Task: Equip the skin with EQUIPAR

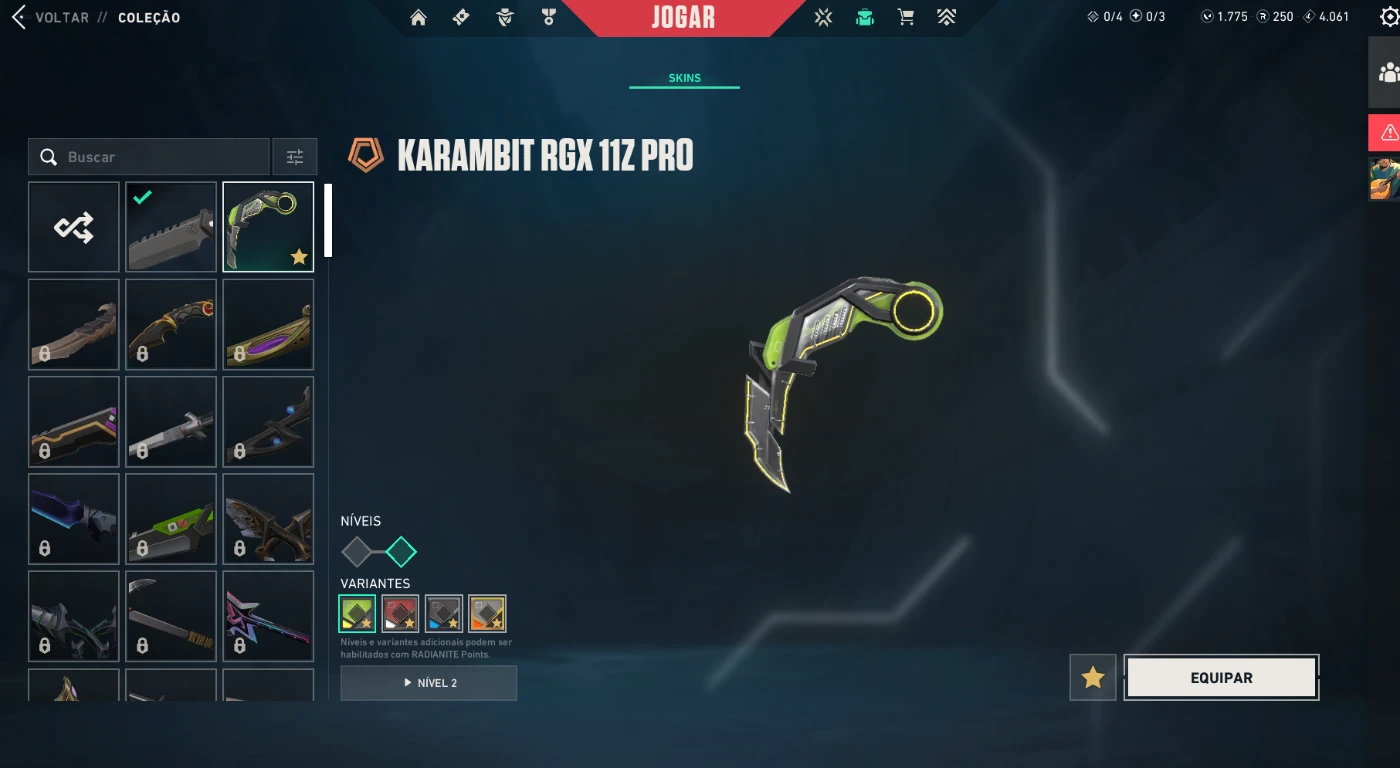Action: pyautogui.click(x=1221, y=678)
